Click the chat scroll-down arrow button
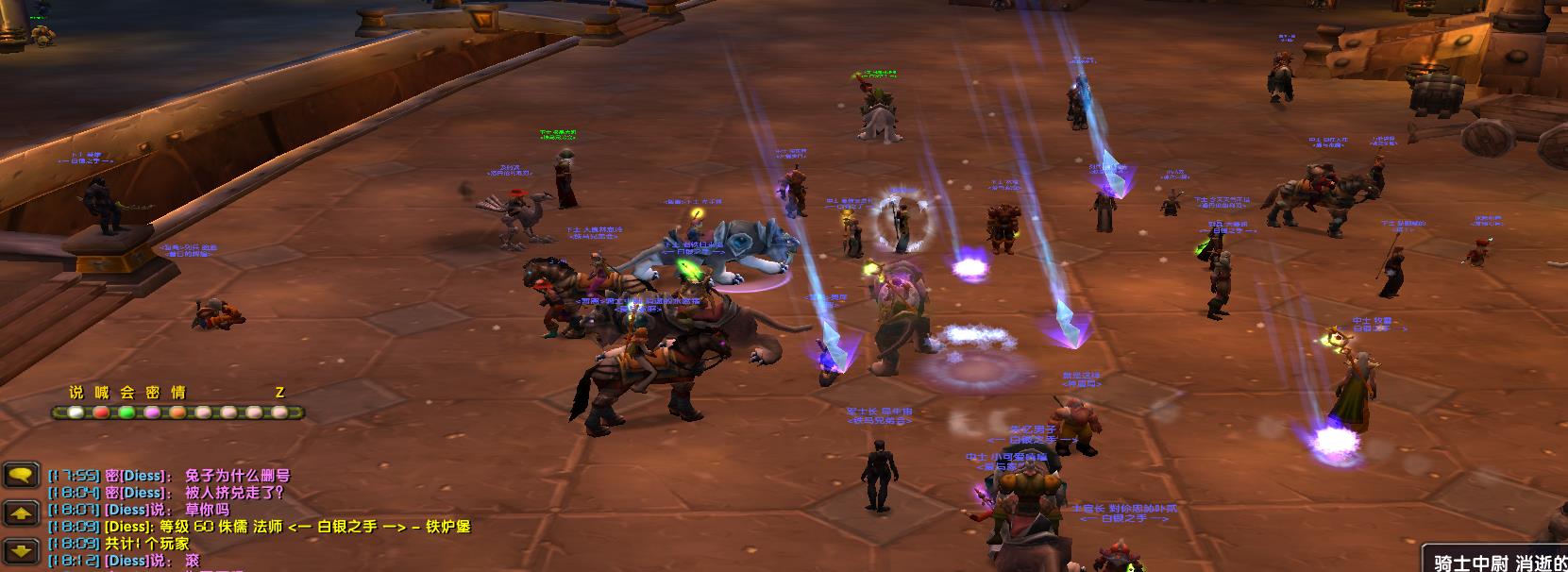The image size is (1568, 572). click(x=21, y=550)
